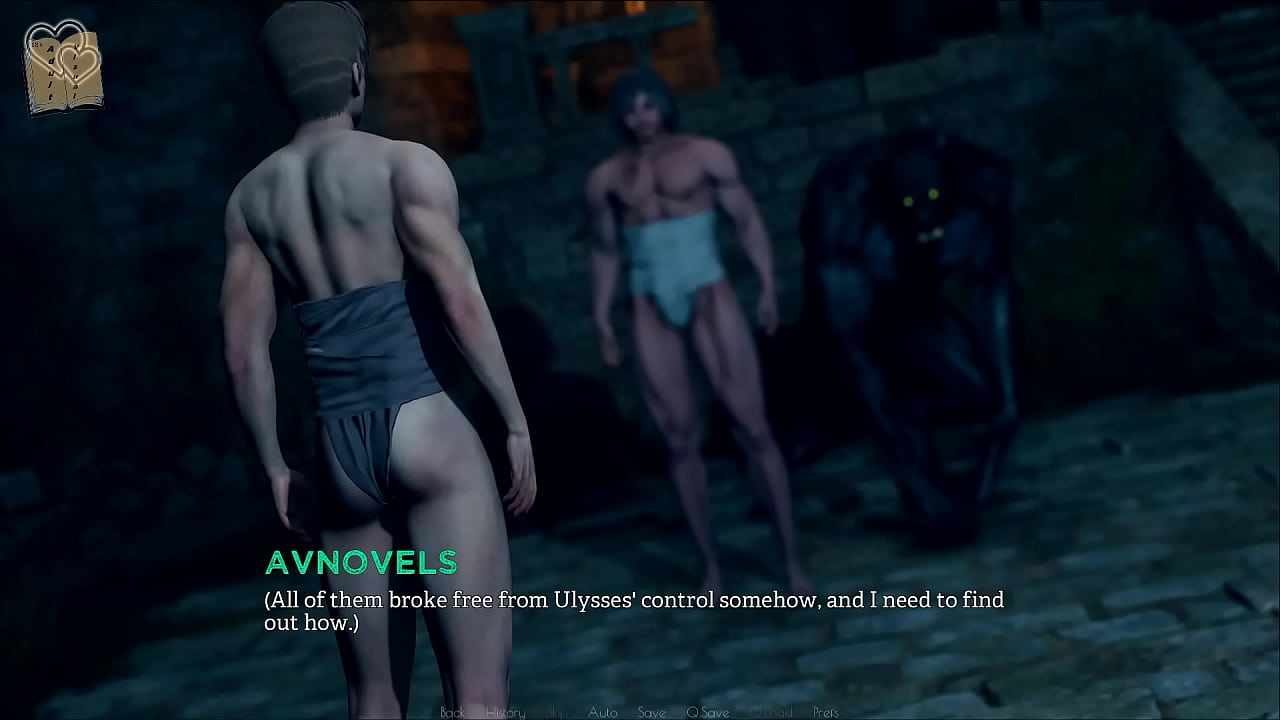
Task: Open the Save game screen
Action: pyautogui.click(x=651, y=712)
